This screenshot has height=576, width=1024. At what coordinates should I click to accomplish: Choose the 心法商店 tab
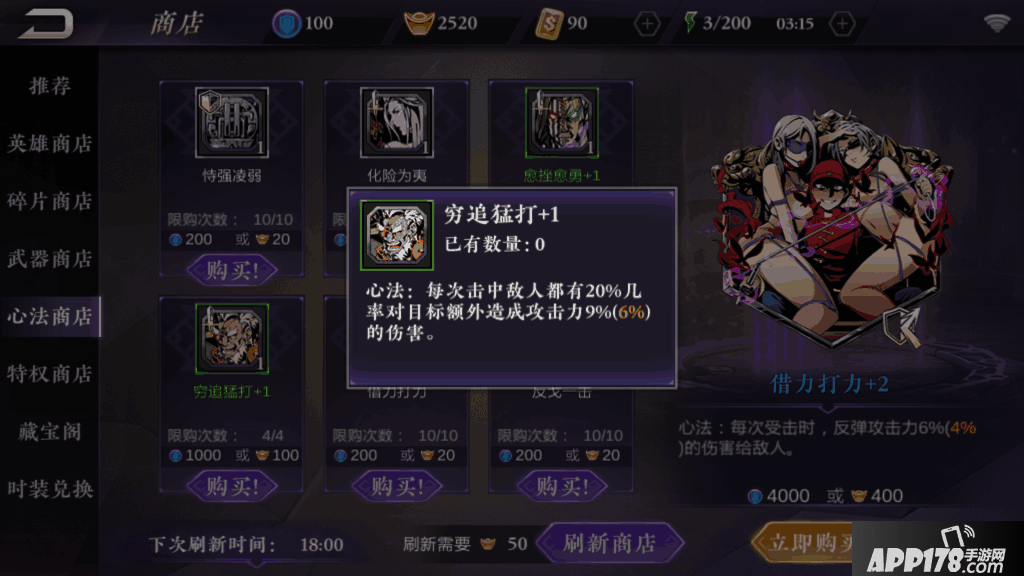(50, 317)
